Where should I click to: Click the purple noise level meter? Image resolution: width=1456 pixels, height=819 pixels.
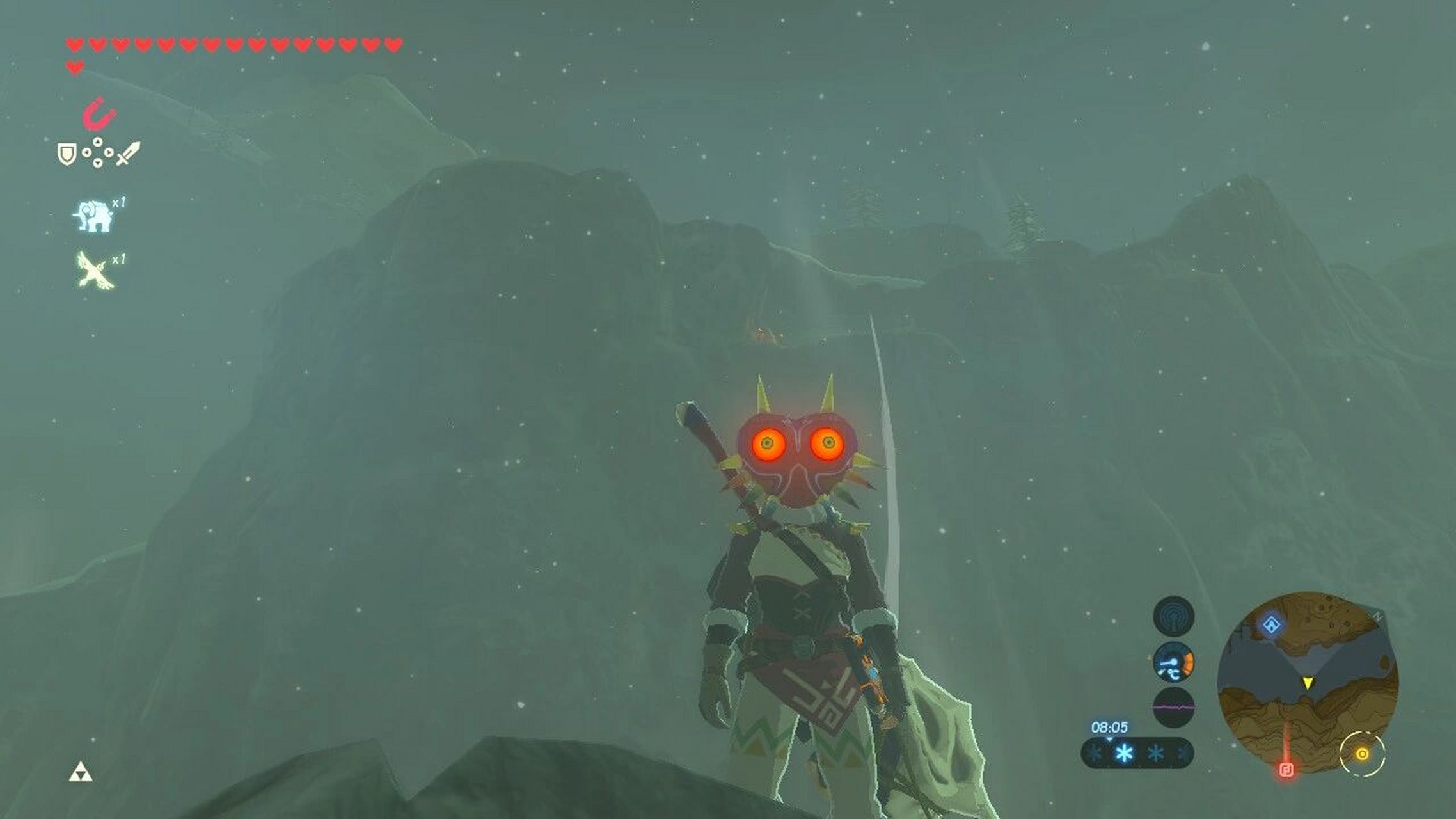[1174, 707]
